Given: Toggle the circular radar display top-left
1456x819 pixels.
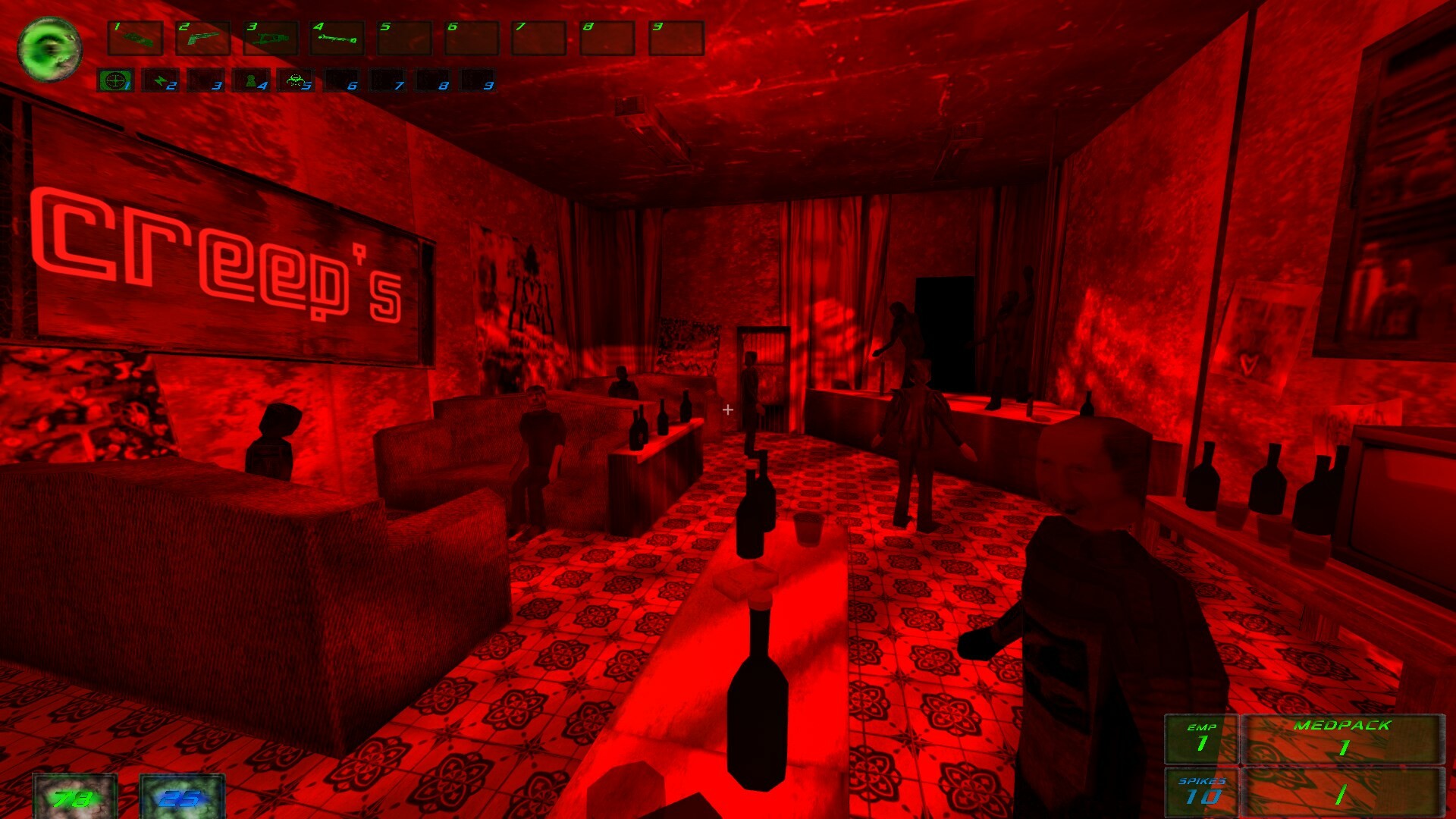Looking at the screenshot, I should [x=50, y=49].
